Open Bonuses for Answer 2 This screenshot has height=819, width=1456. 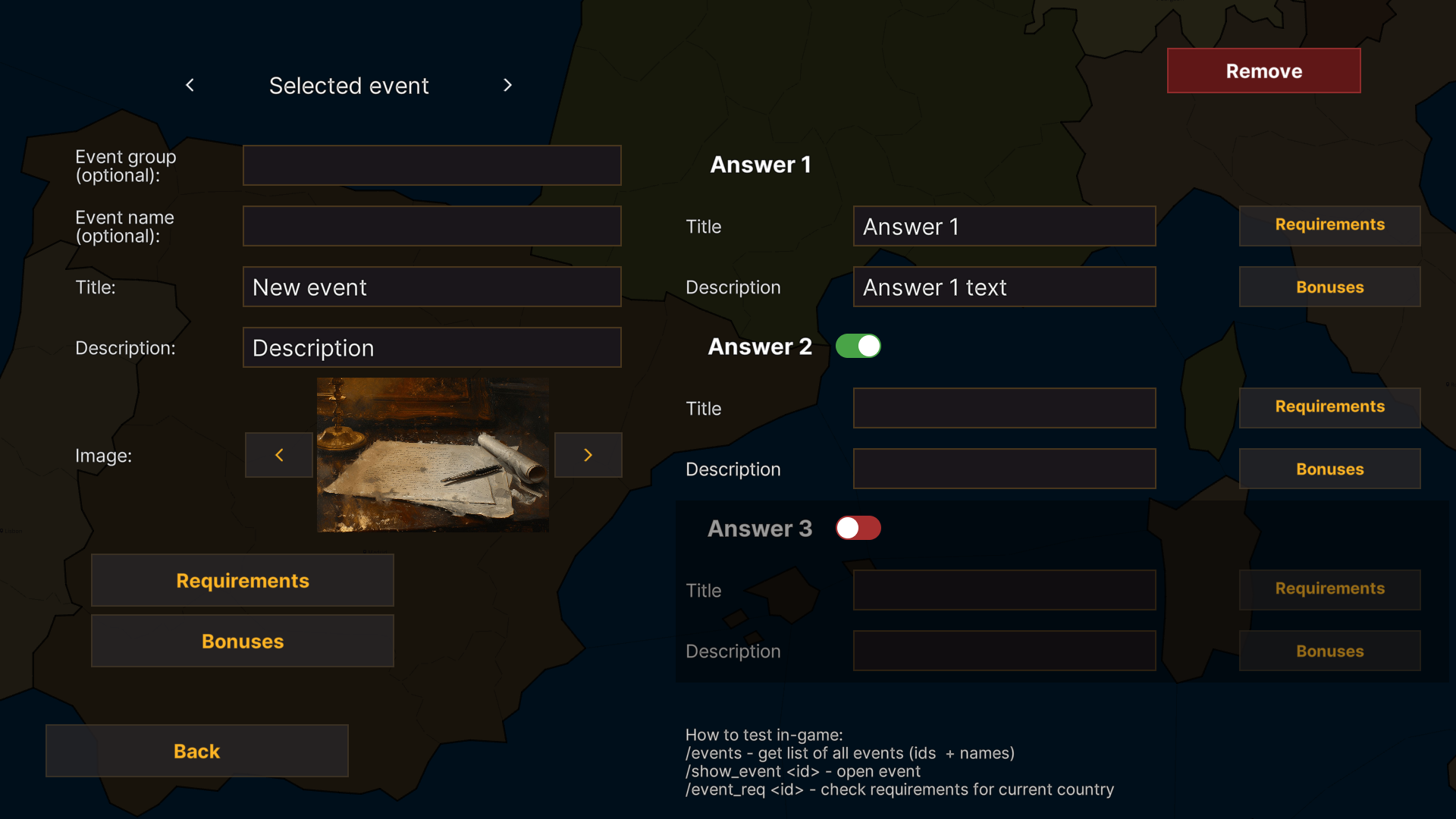[x=1329, y=469]
